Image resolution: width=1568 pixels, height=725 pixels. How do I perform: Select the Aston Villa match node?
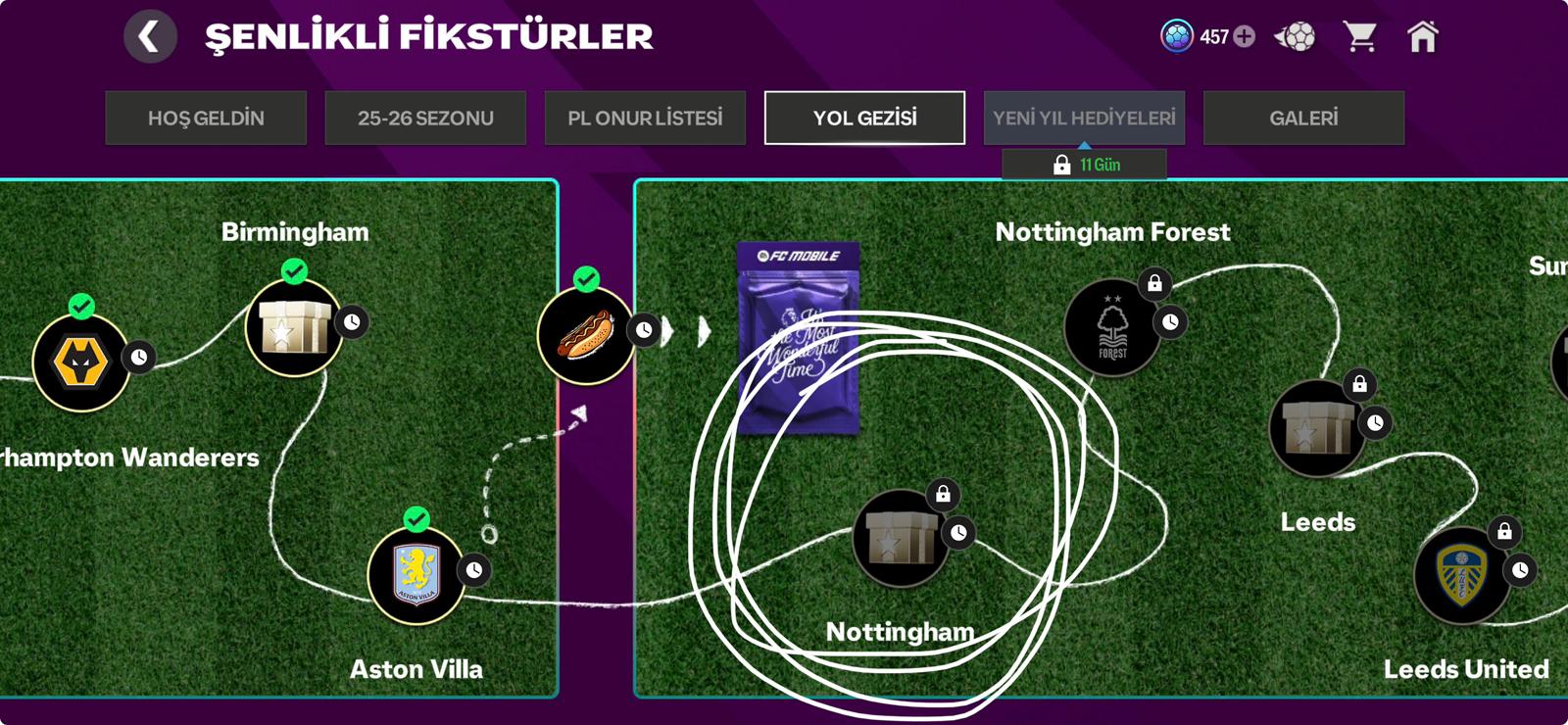click(416, 575)
